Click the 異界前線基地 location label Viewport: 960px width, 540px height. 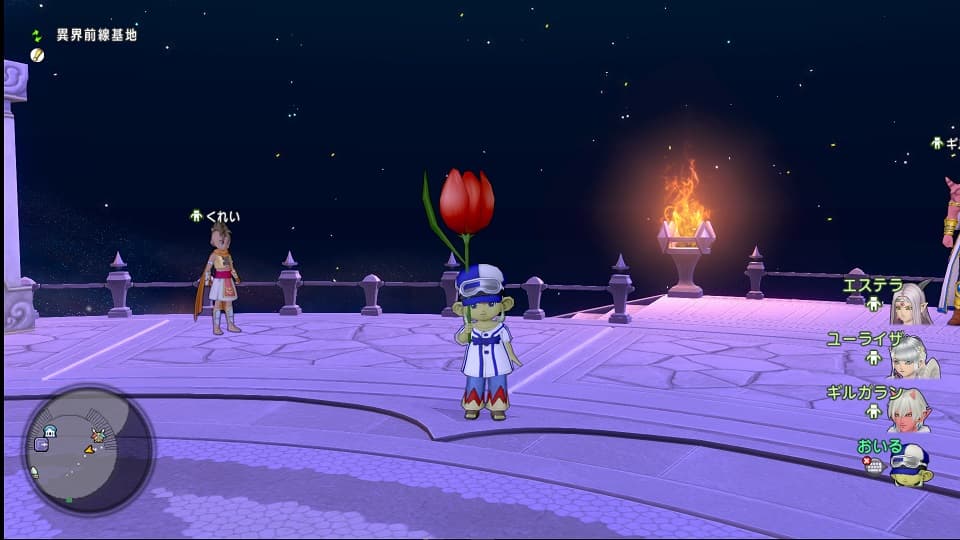tap(97, 35)
